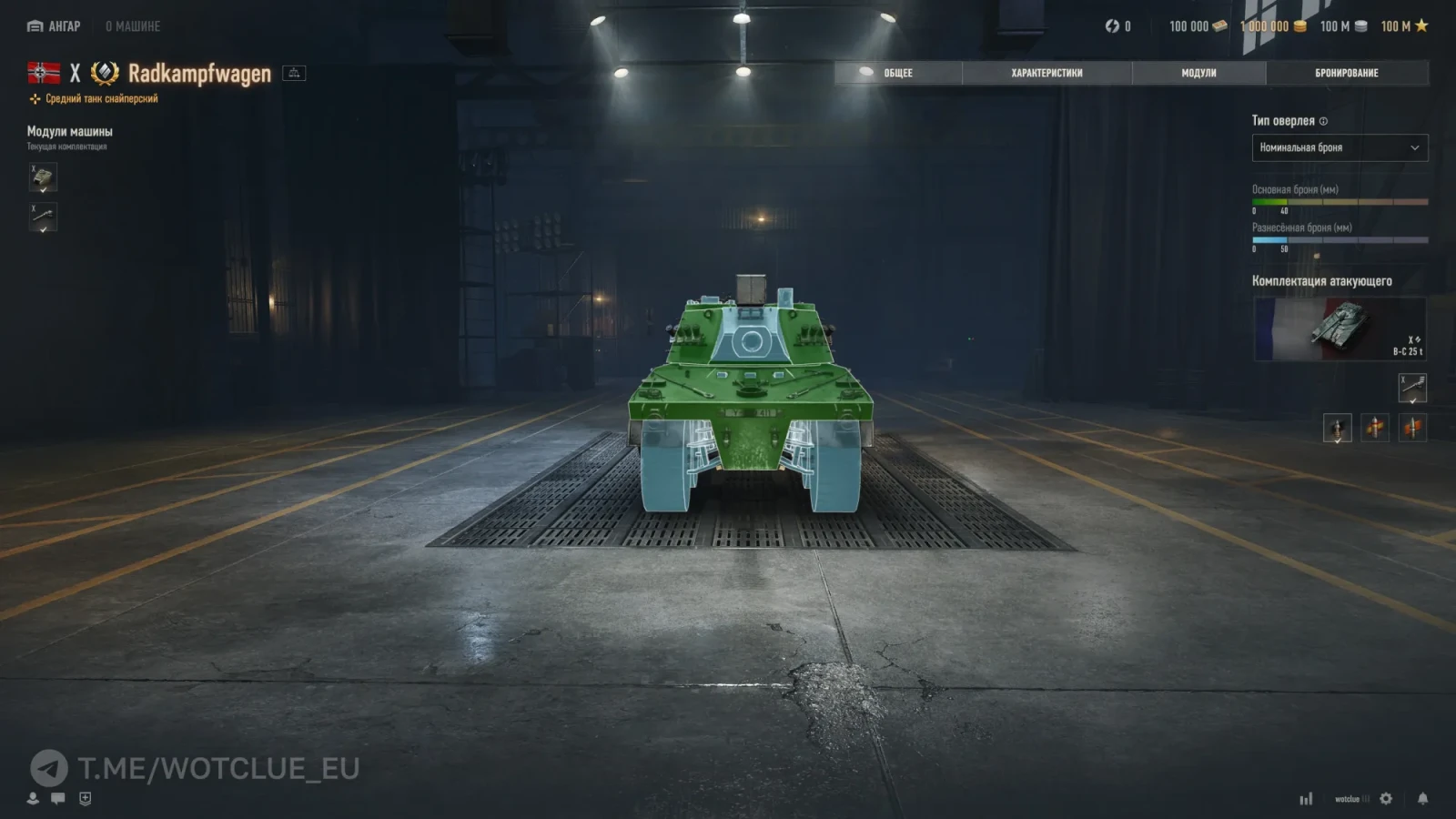Select the standard AP shell icon
The image size is (1456, 819).
[x=1337, y=428]
